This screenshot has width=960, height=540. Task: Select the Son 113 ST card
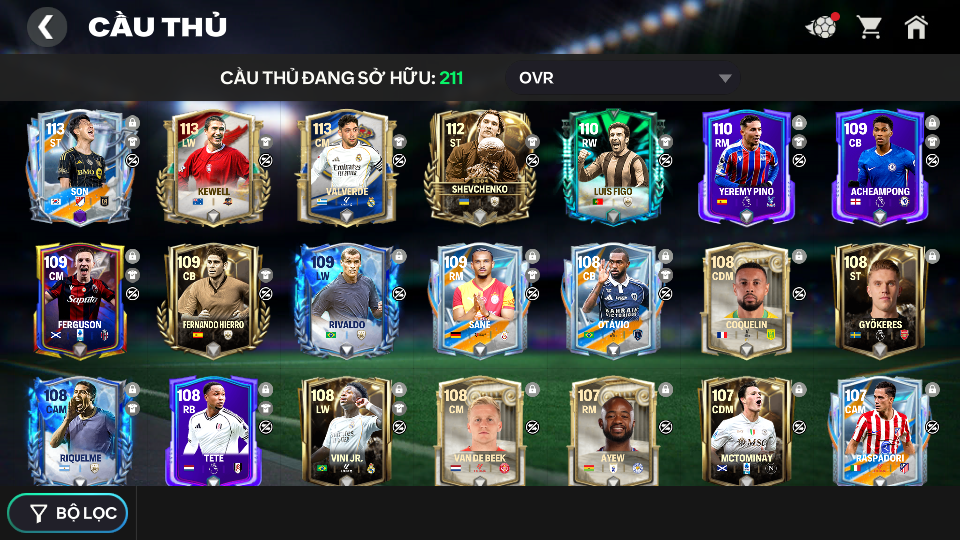click(x=79, y=165)
